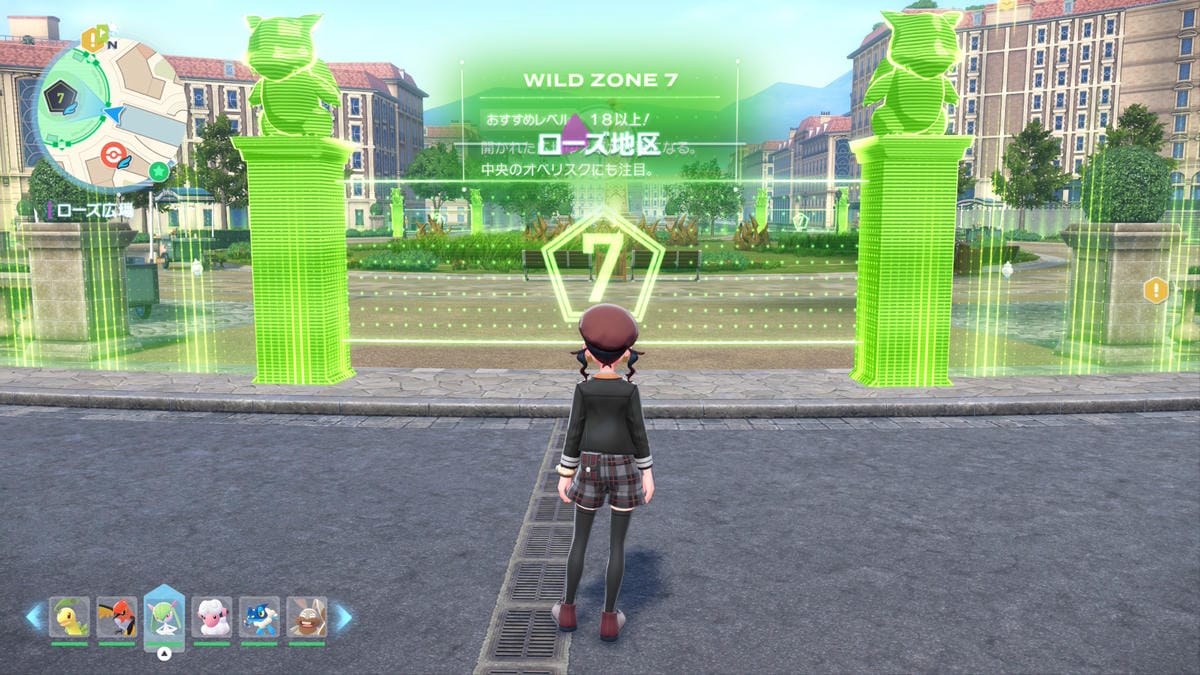This screenshot has height=675, width=1200.
Task: Pick Flaaffy in the party bar
Action: [212, 617]
